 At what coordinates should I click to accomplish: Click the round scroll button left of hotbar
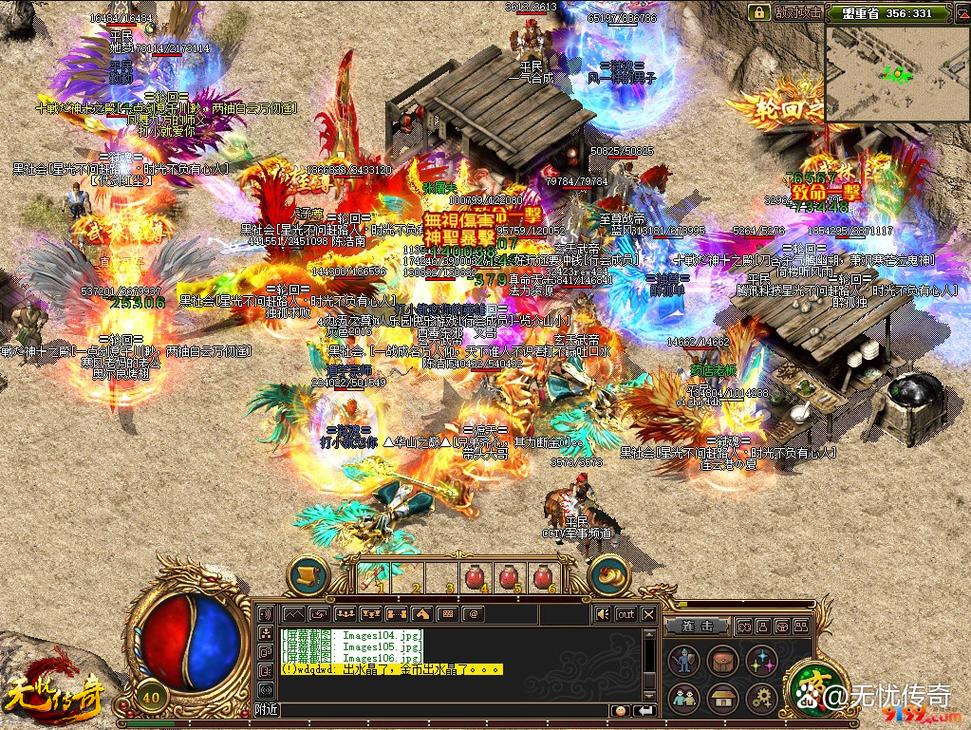308,575
